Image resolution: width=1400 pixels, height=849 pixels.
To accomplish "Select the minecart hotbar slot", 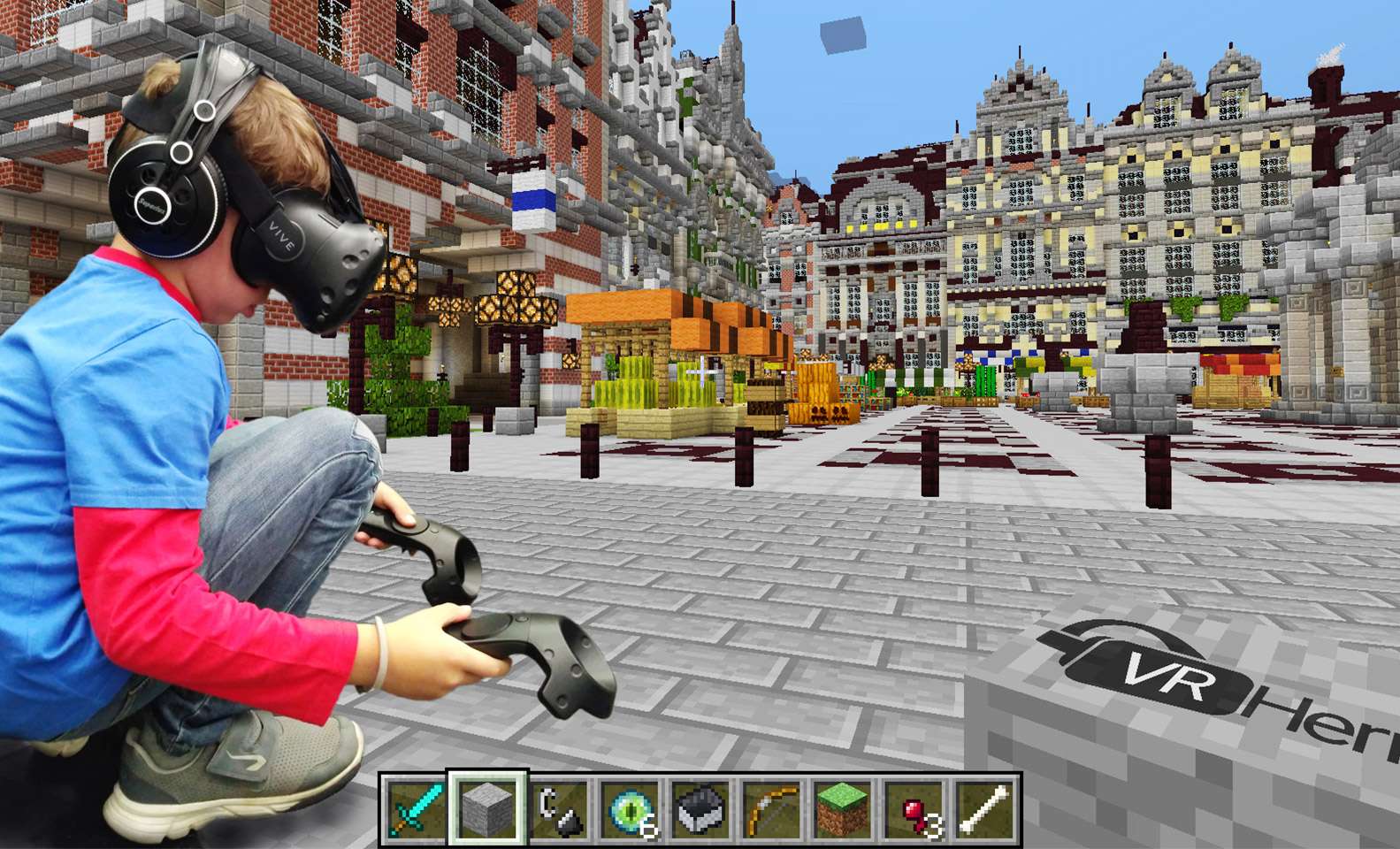I will pyautogui.click(x=700, y=809).
